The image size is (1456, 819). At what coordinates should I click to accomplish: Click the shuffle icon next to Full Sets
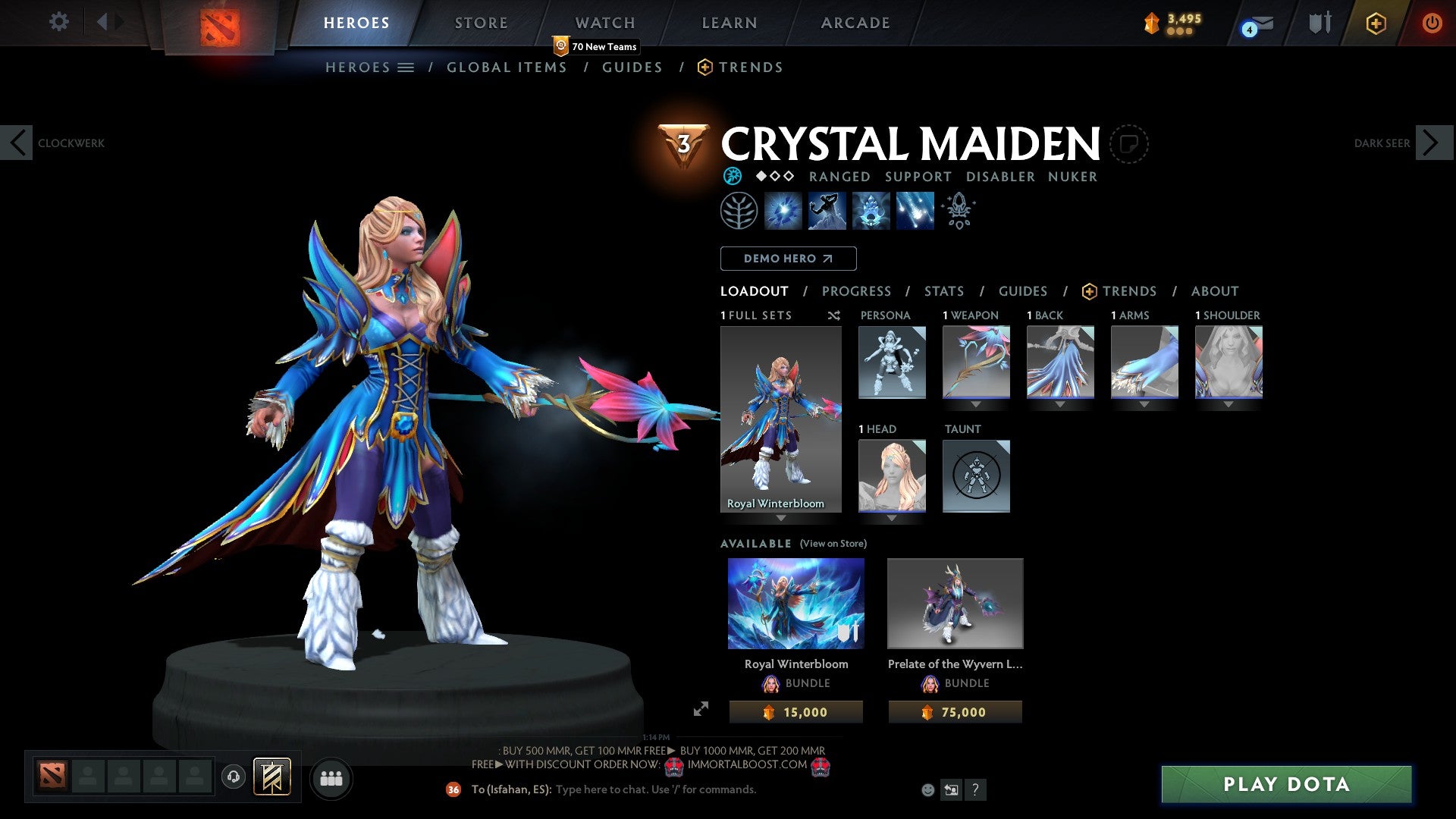pos(833,315)
